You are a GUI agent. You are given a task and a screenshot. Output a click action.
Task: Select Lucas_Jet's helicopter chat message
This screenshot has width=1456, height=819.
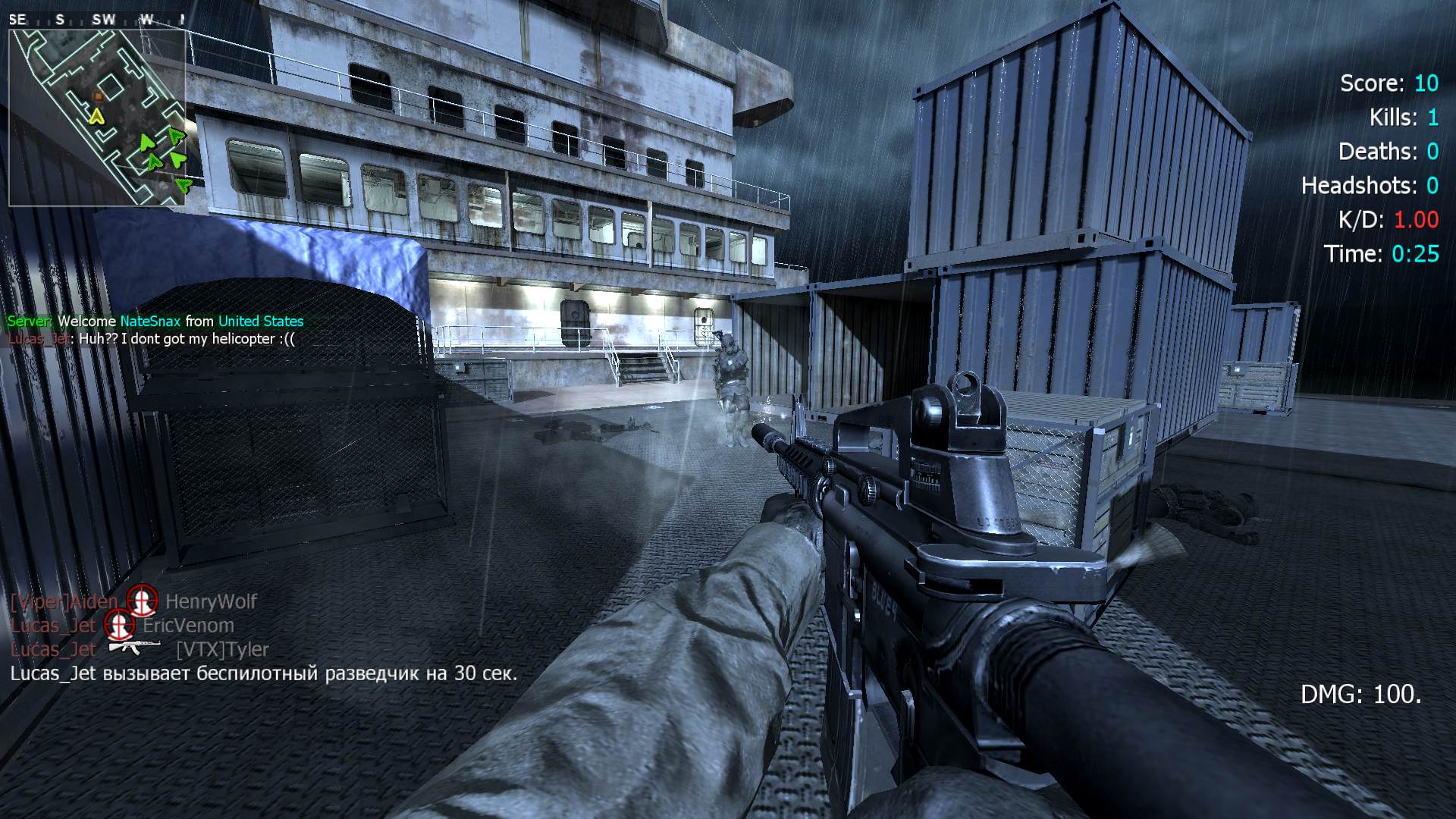point(151,339)
